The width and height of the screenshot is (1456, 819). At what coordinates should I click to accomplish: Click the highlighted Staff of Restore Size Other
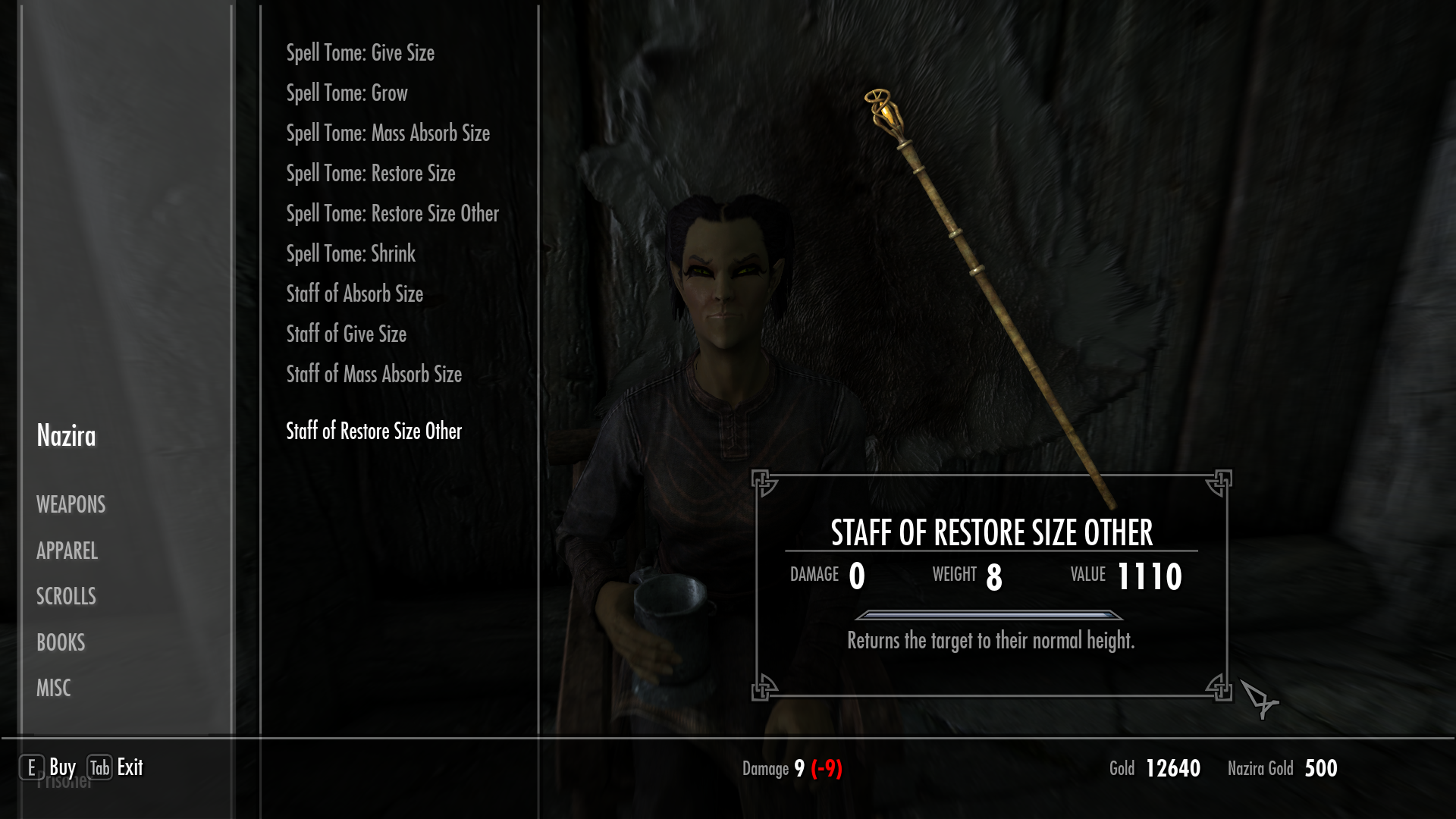pyautogui.click(x=373, y=431)
